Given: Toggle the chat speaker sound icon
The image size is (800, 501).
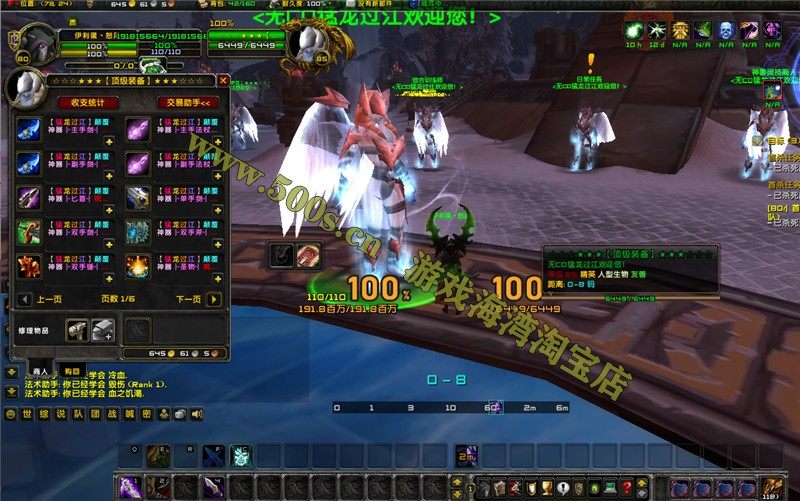Looking at the screenshot, I should 196,414.
